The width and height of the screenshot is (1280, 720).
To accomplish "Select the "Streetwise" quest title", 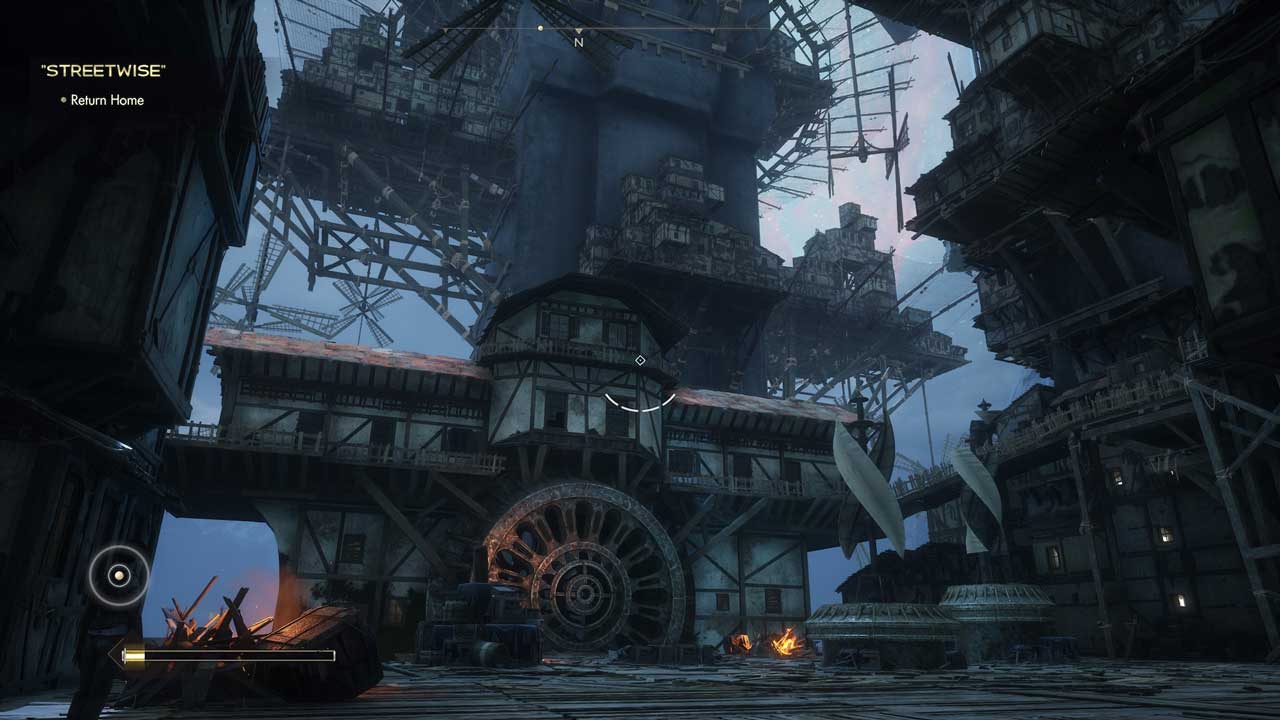I will (x=103, y=71).
